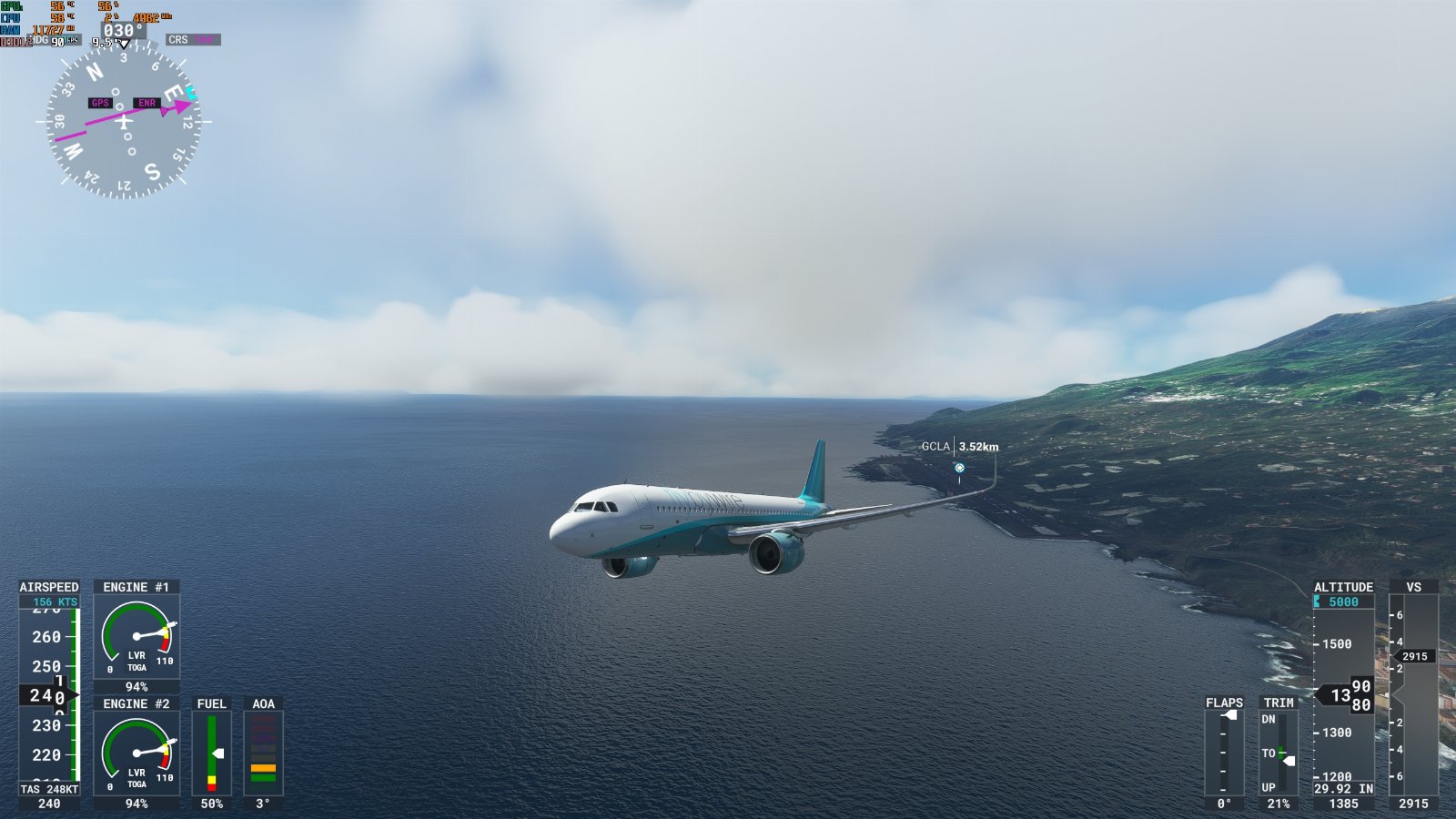This screenshot has width=1456, height=819.
Task: Click the heading compass rose
Action: tap(124, 121)
